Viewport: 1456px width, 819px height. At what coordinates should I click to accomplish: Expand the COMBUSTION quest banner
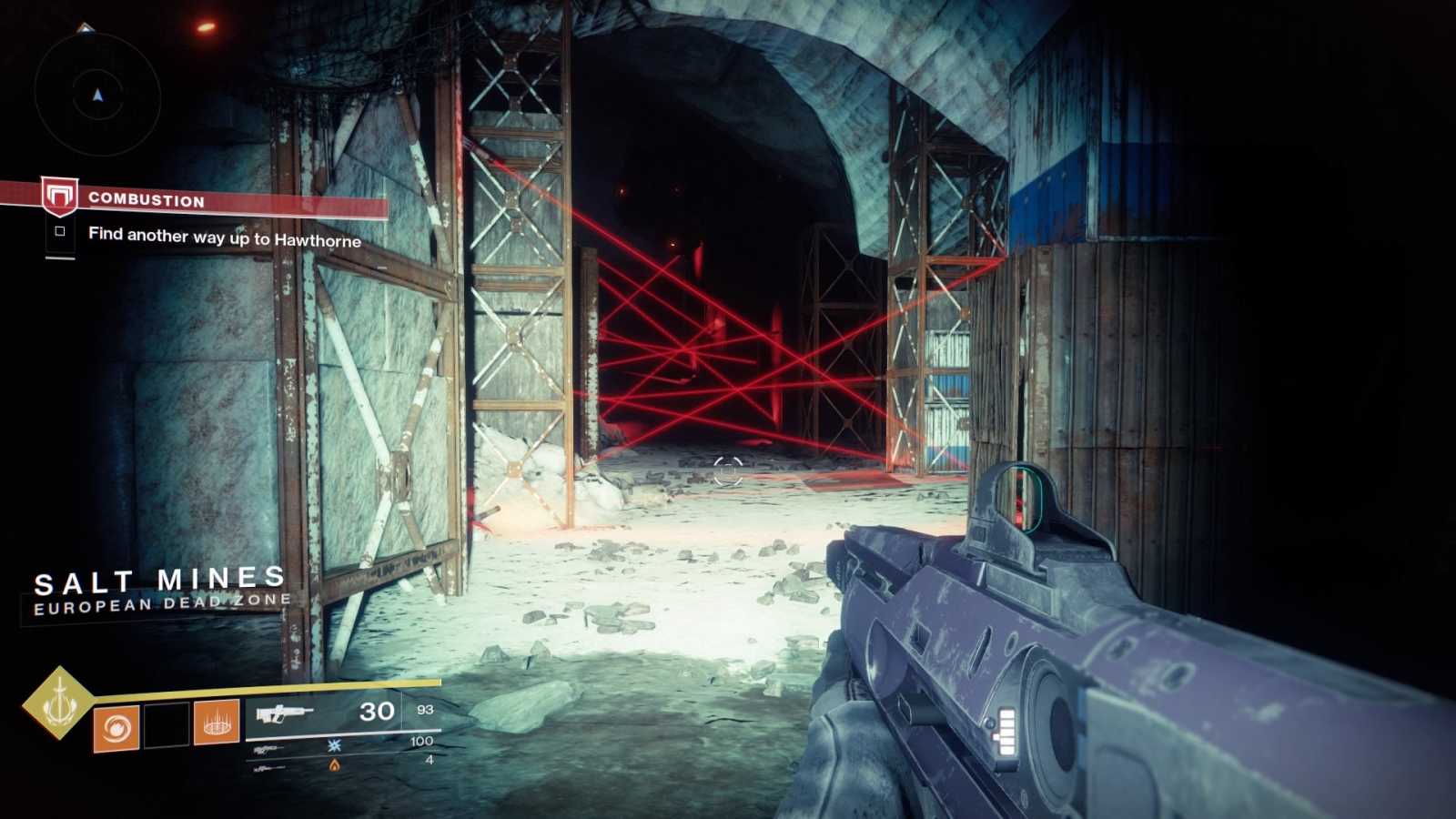146,201
